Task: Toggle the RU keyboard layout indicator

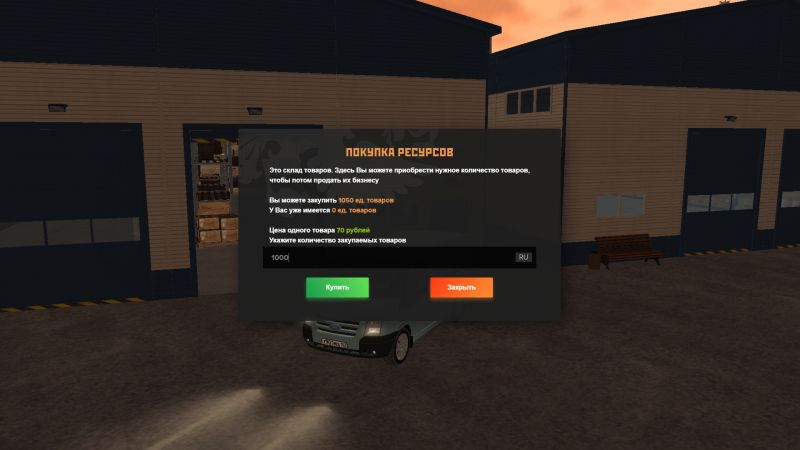Action: [523, 257]
